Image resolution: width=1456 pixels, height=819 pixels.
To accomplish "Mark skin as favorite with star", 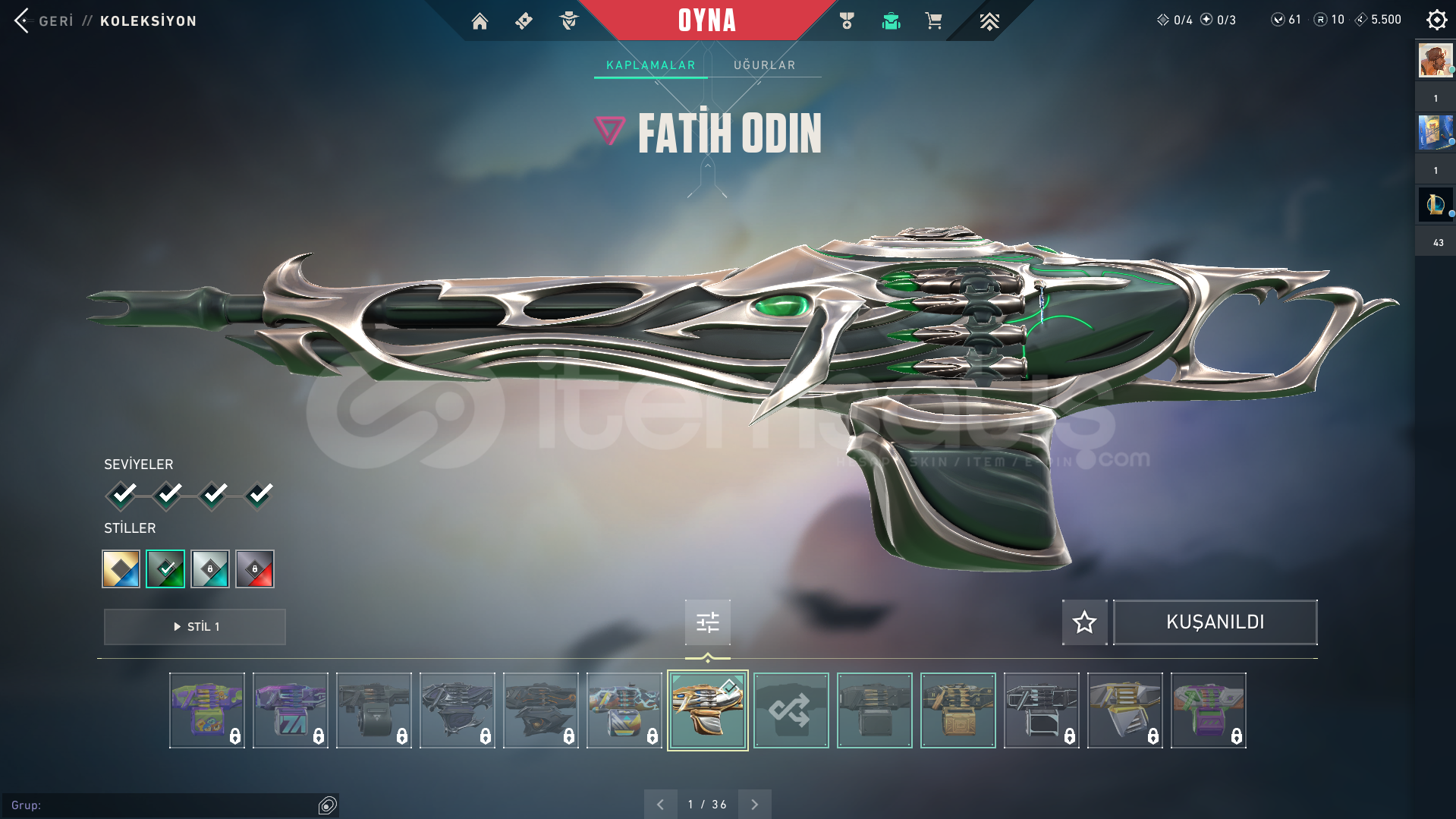I will (1084, 622).
